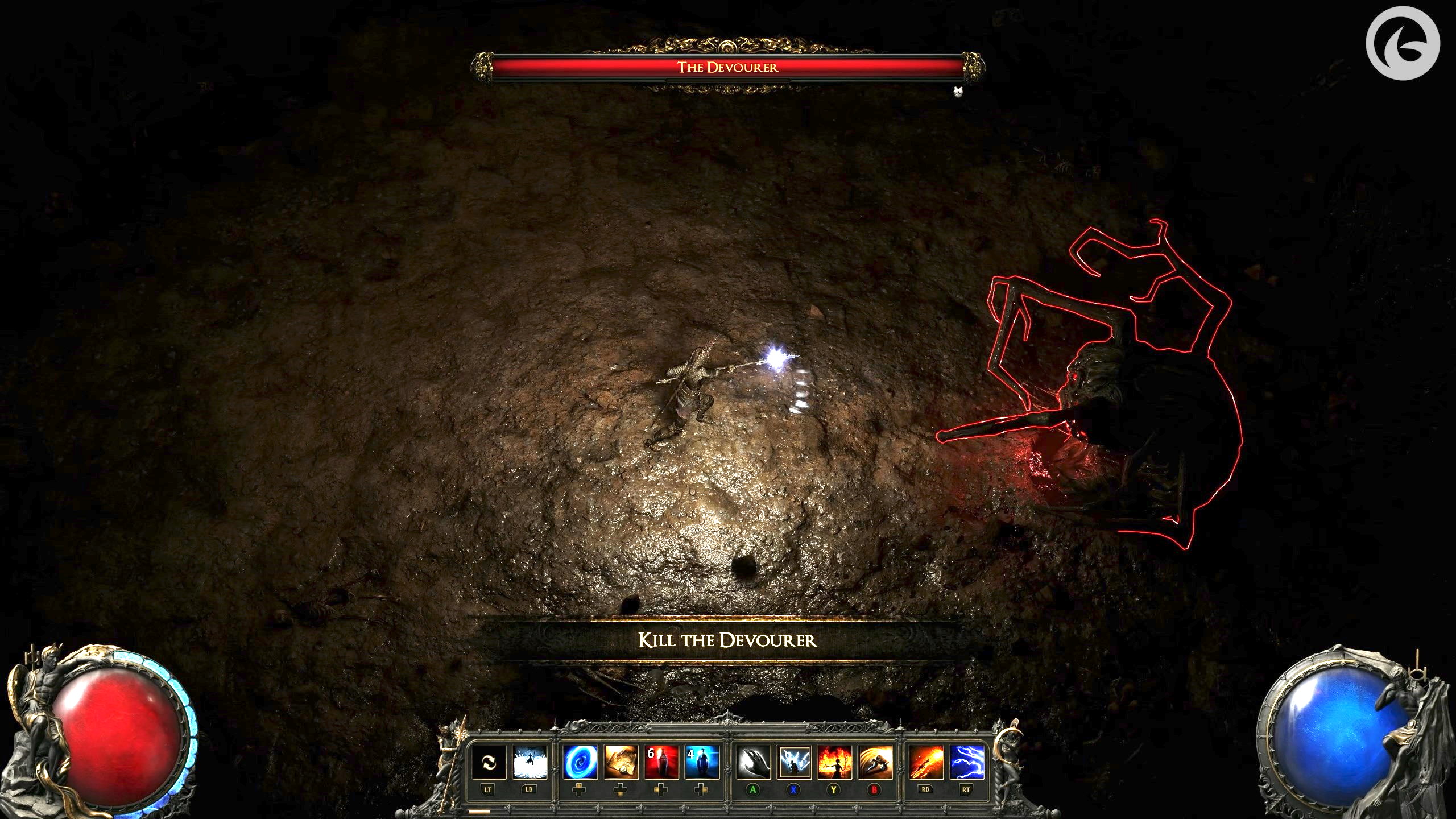Image resolution: width=1456 pixels, height=819 pixels.
Task: Cast the blue lightning arc skill
Action: click(x=967, y=762)
